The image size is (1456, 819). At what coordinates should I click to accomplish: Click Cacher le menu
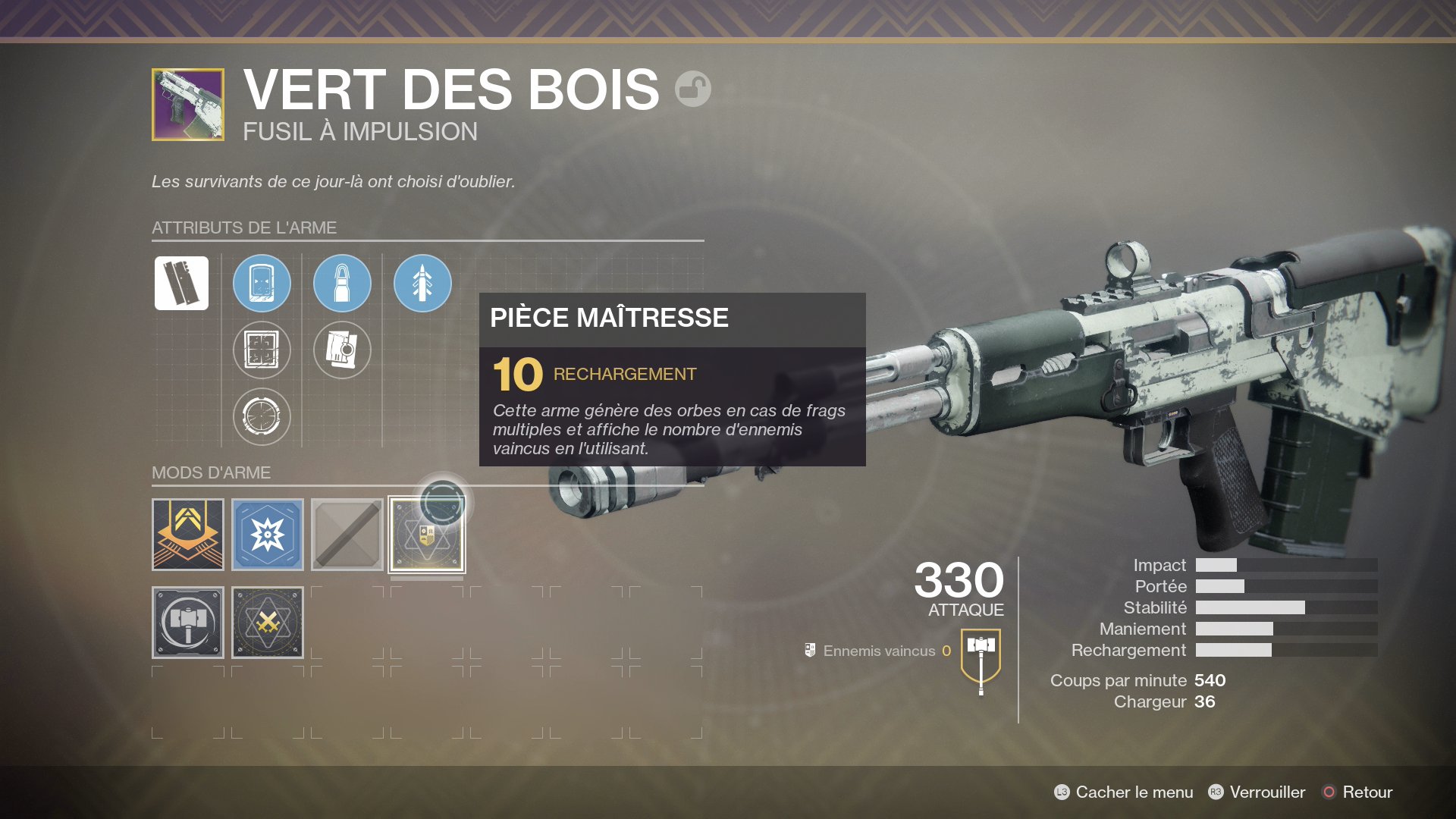pyautogui.click(x=1134, y=792)
